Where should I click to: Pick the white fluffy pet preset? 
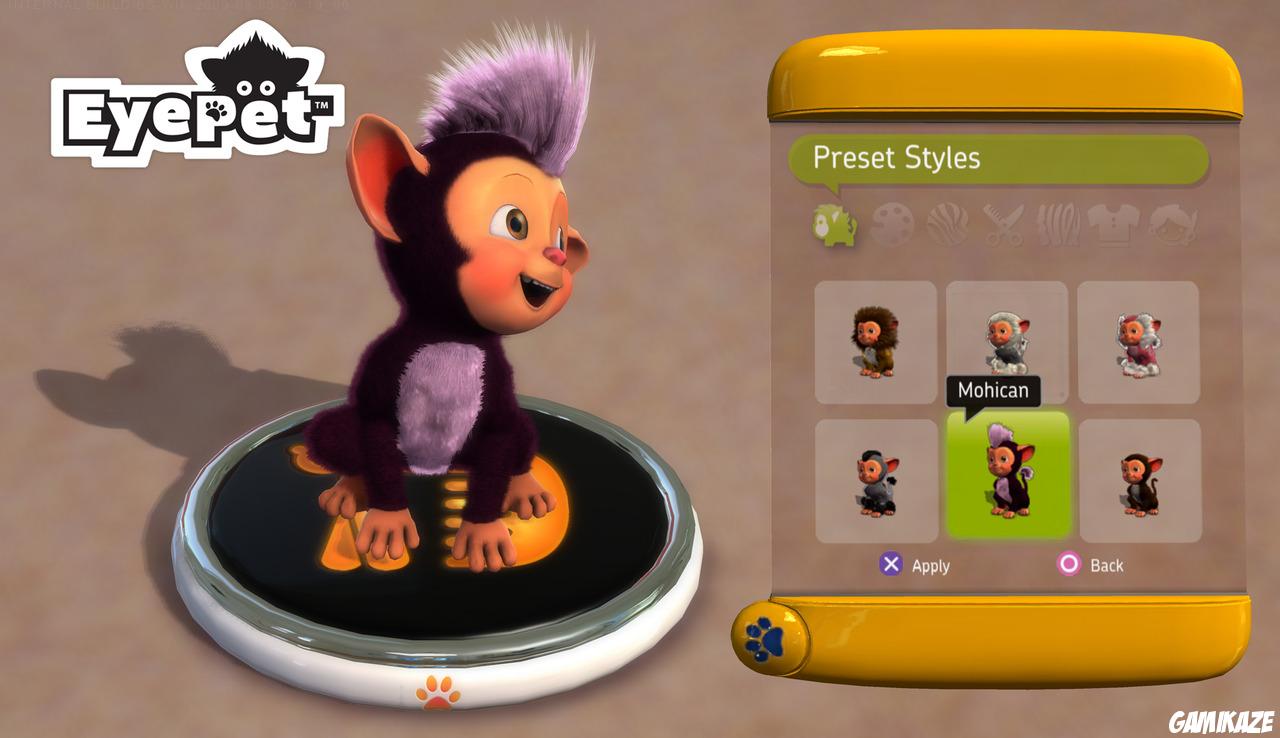[x=1007, y=342]
